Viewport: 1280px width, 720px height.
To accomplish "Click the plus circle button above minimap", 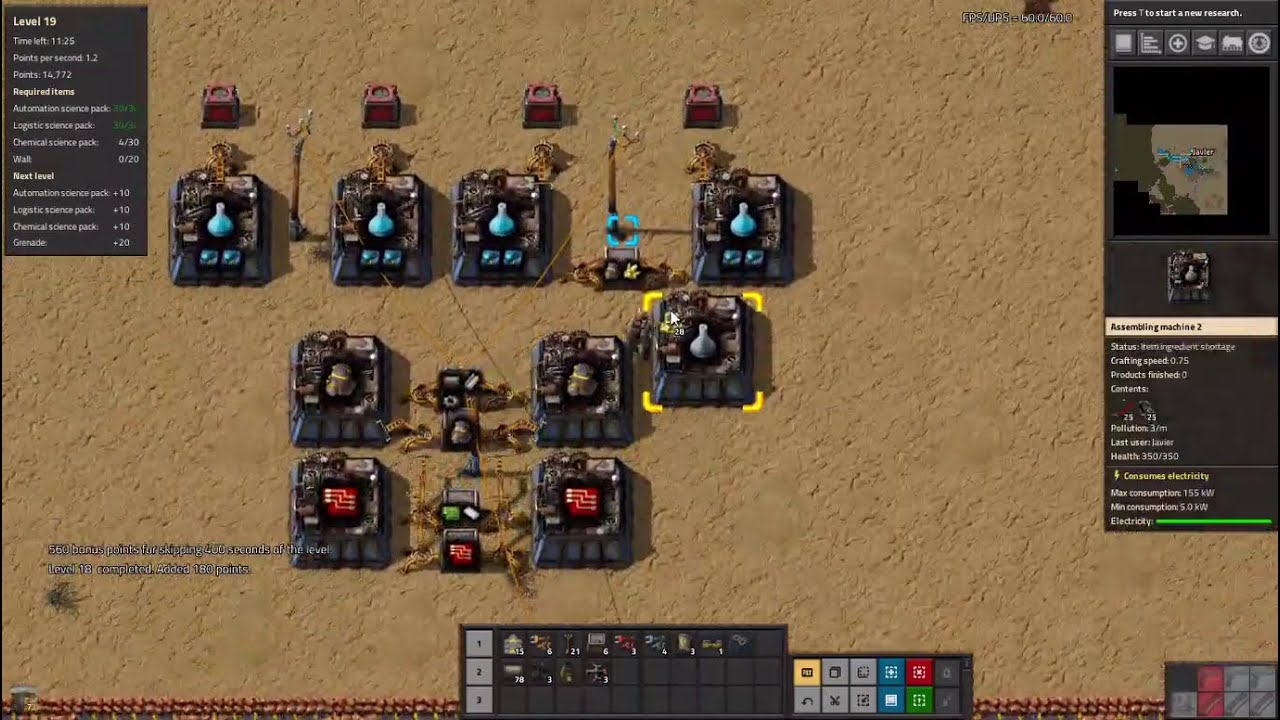I will (x=1178, y=43).
